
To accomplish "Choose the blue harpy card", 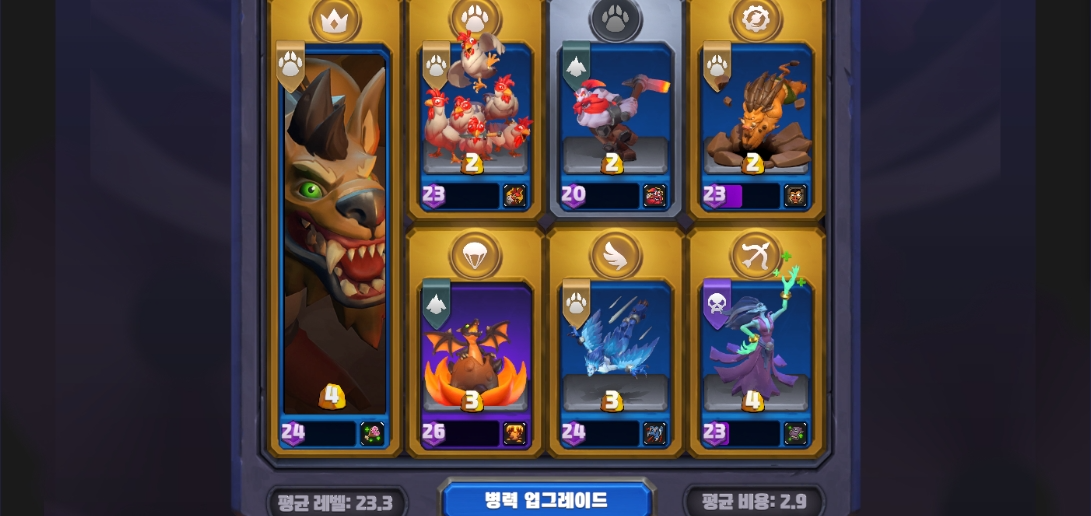I will point(615,350).
